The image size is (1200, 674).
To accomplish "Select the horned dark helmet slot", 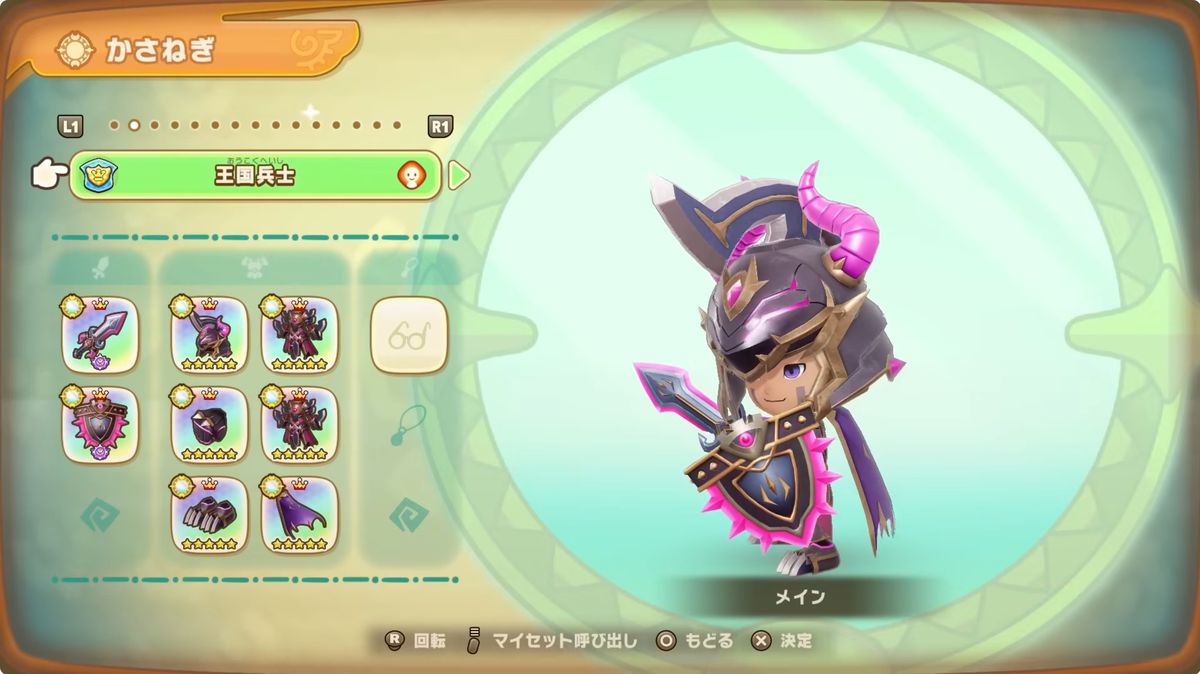I will 209,335.
